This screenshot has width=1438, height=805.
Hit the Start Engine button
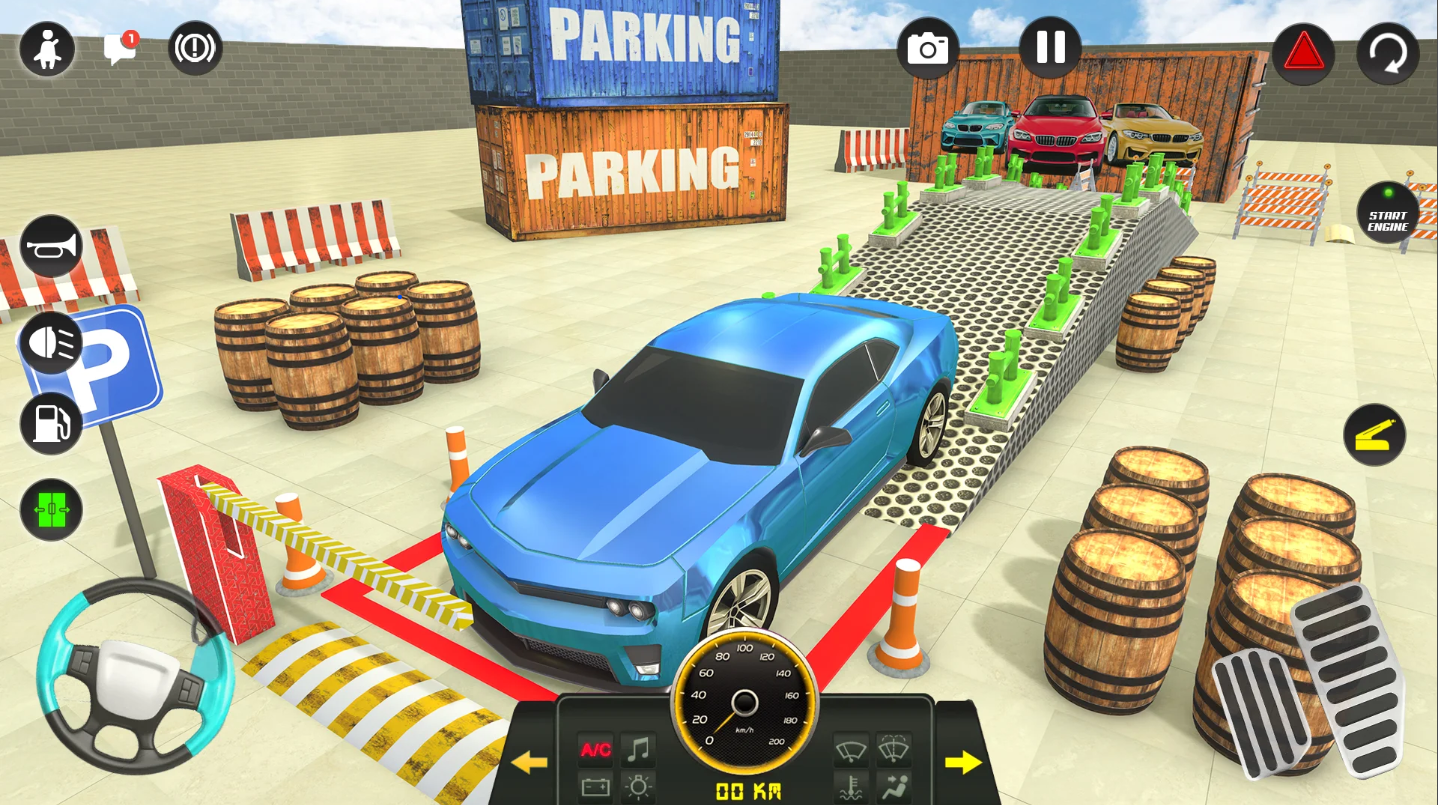[x=1387, y=213]
